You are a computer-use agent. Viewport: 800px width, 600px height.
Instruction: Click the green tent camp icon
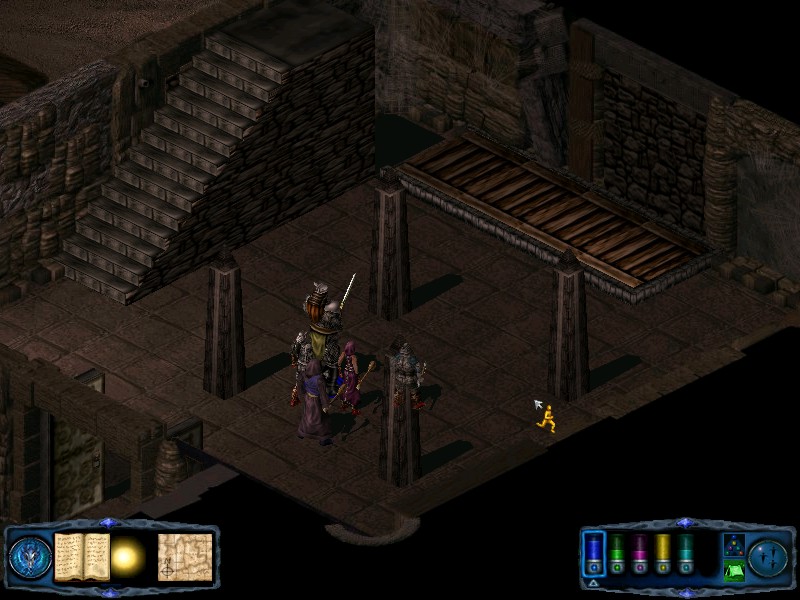[733, 571]
